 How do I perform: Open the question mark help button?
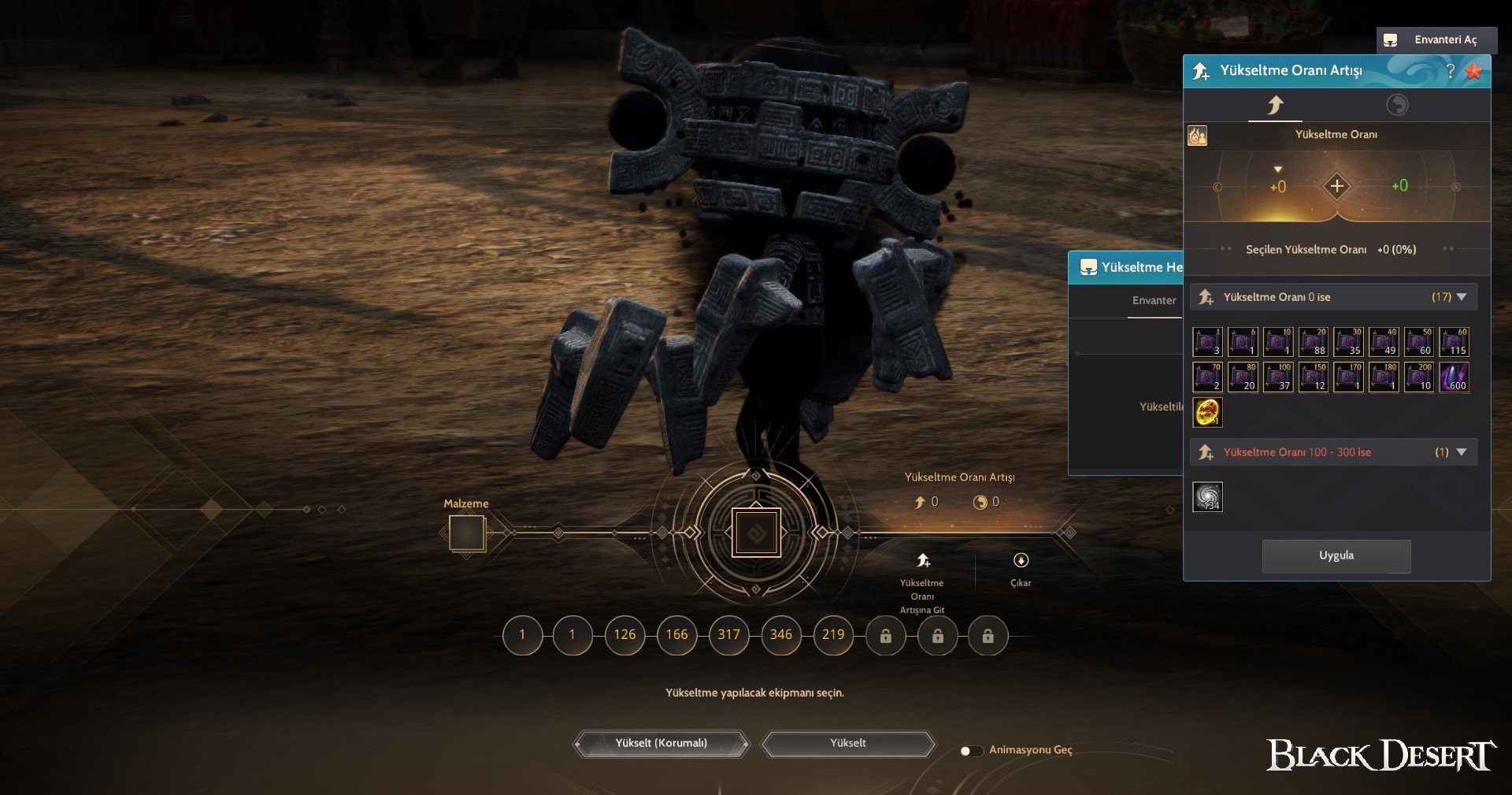pyautogui.click(x=1450, y=71)
